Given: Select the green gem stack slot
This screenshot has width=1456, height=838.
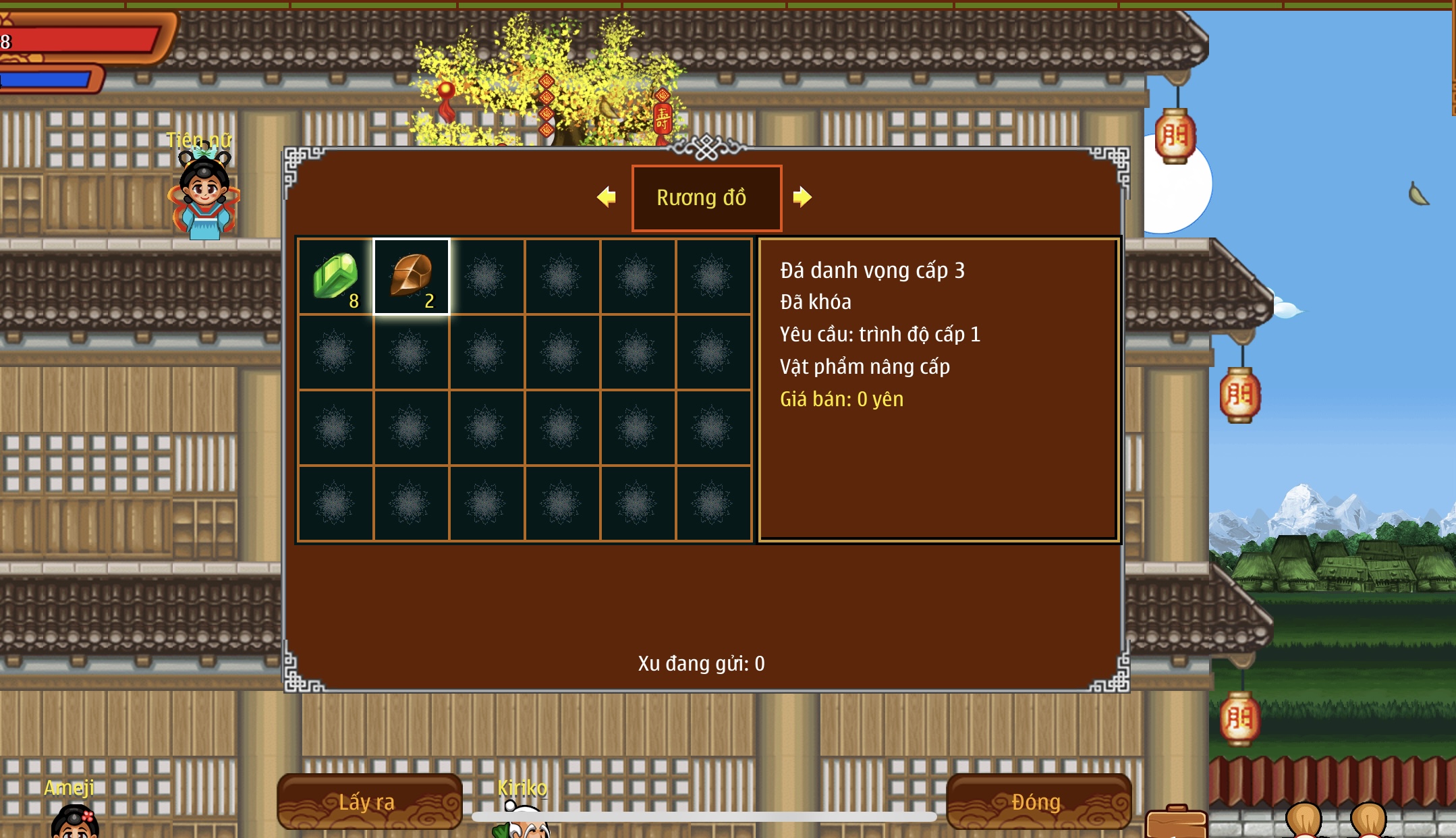Looking at the screenshot, I should click(336, 277).
